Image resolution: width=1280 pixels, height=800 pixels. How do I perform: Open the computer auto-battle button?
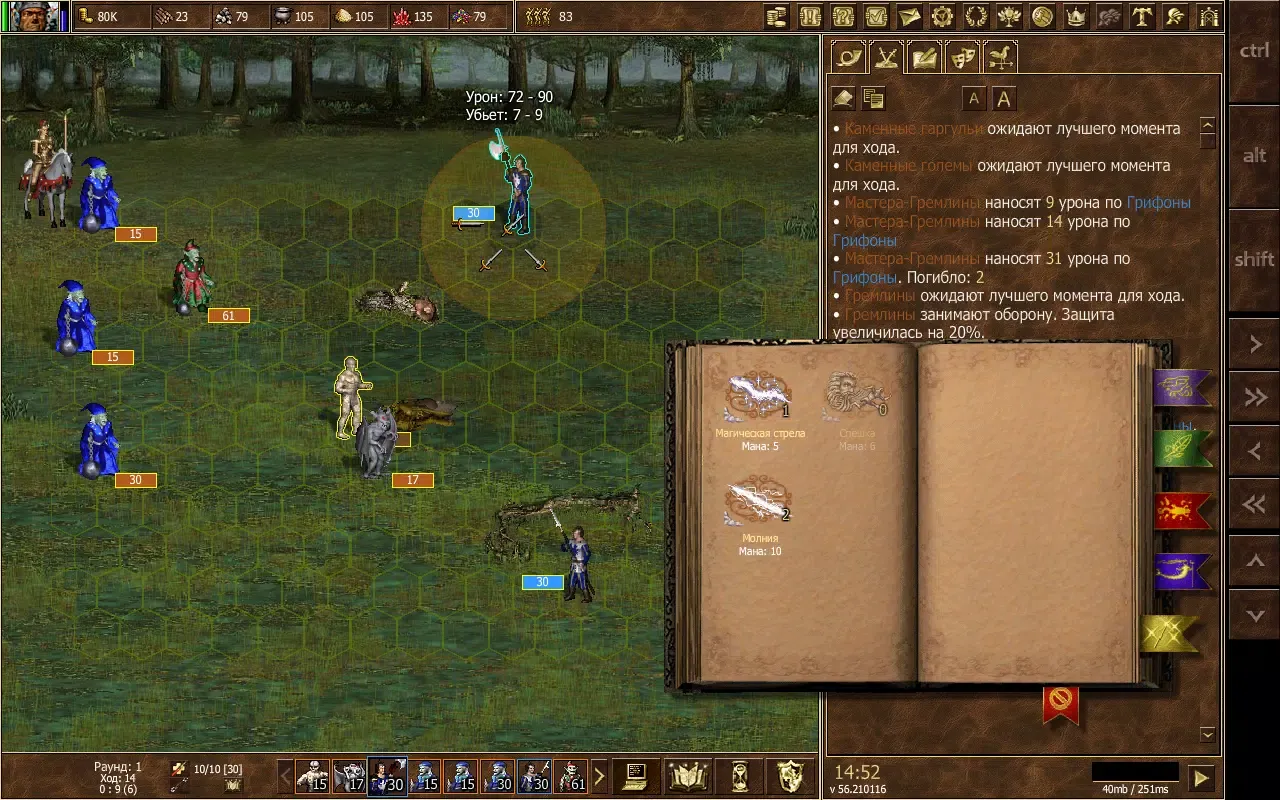click(x=636, y=776)
